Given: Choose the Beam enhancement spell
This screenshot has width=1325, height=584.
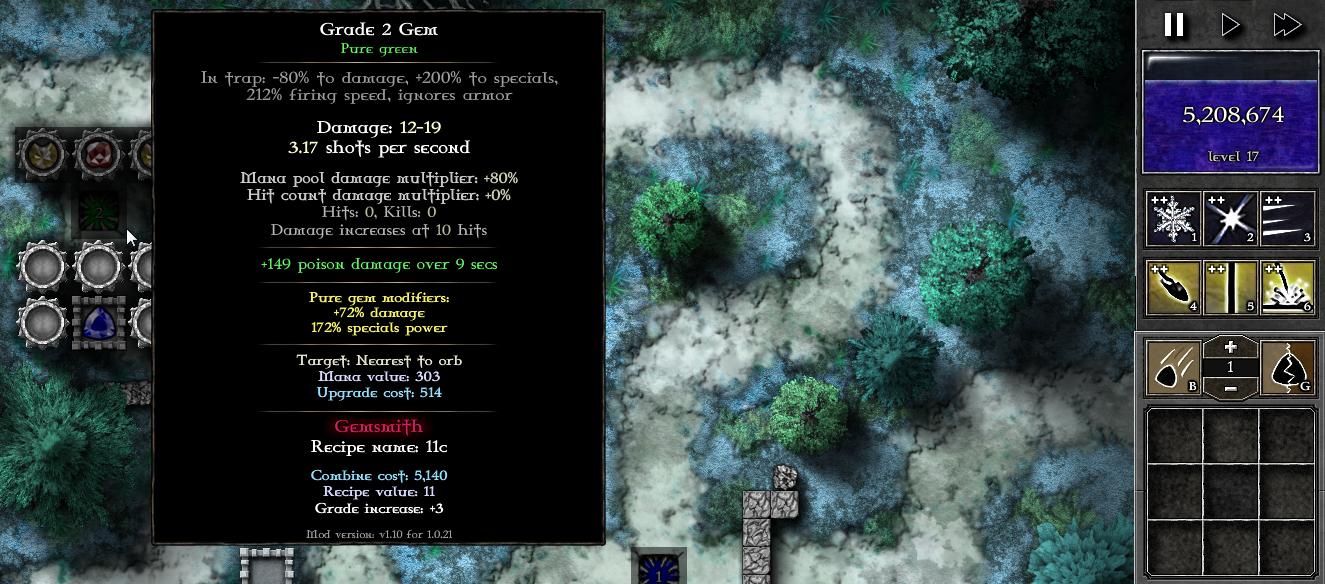Looking at the screenshot, I should coord(1230,288).
